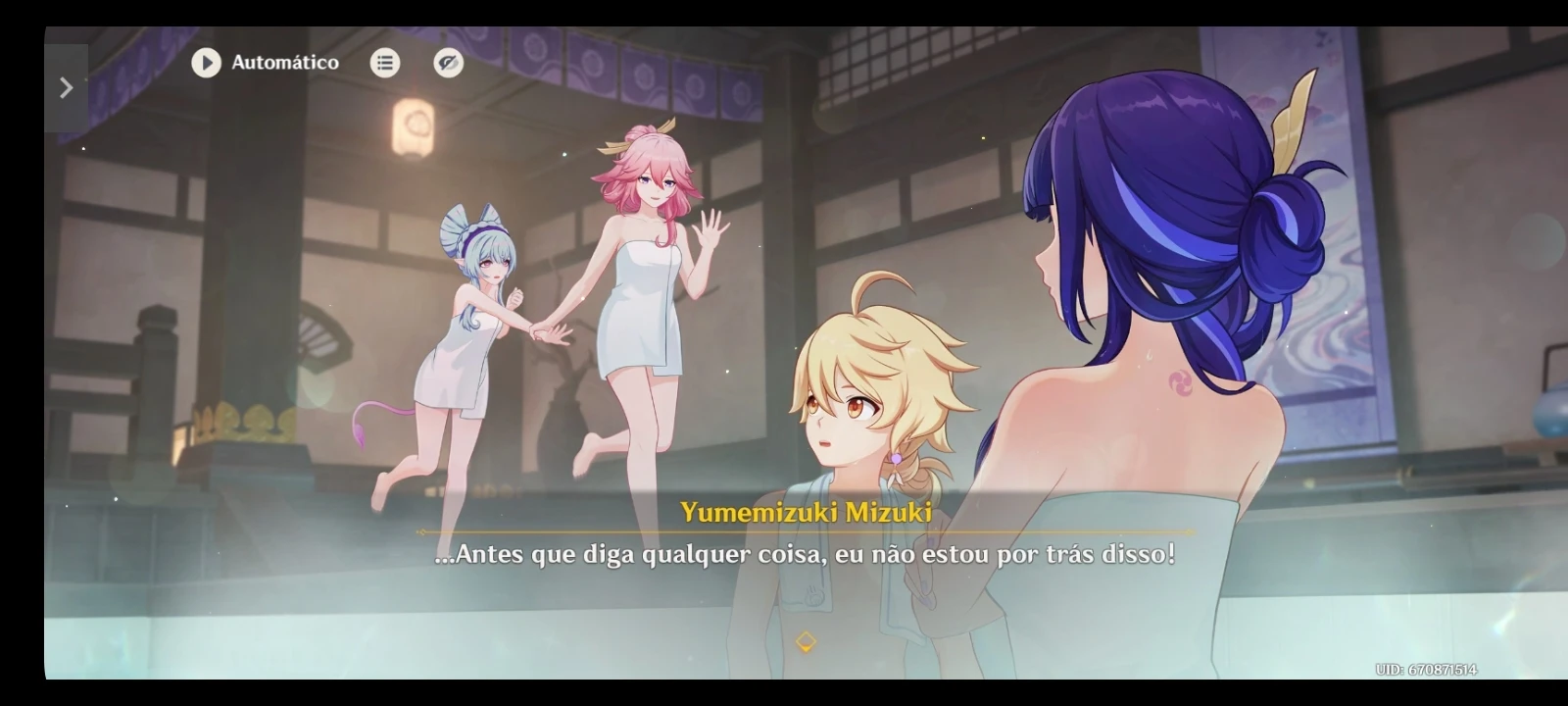Enable auto-play by pressing the play circle
This screenshot has width=1568, height=706.
click(x=205, y=63)
